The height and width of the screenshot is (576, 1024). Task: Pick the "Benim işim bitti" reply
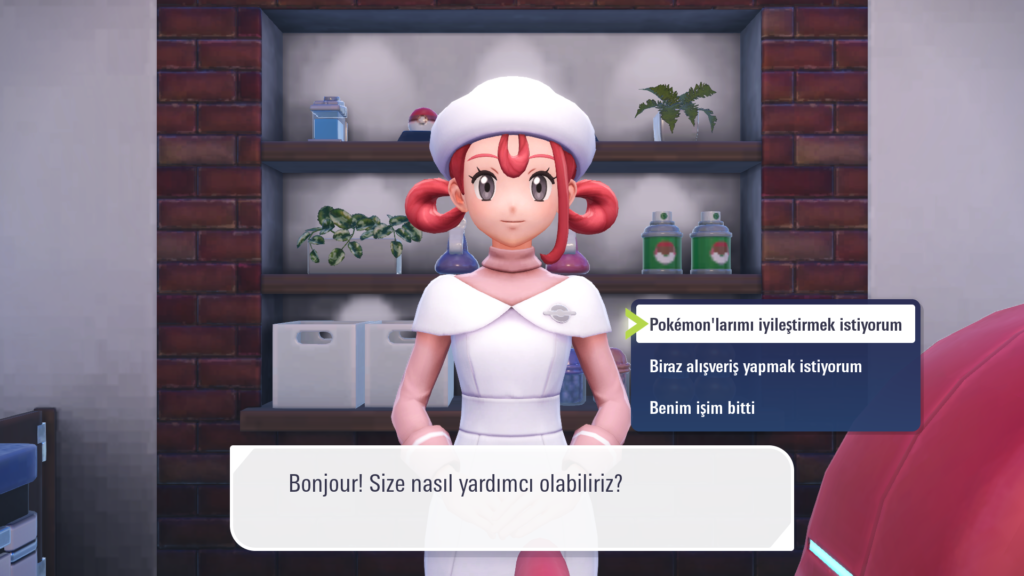(x=702, y=408)
